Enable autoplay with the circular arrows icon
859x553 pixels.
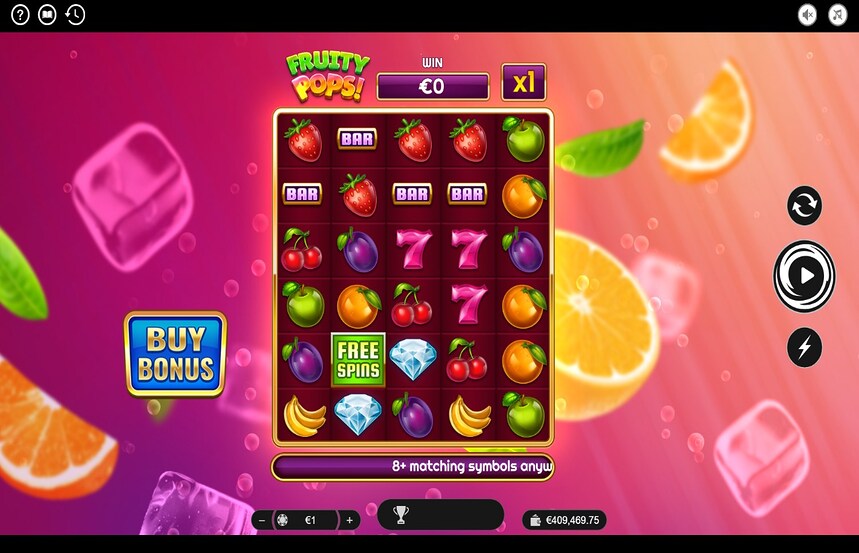point(804,205)
